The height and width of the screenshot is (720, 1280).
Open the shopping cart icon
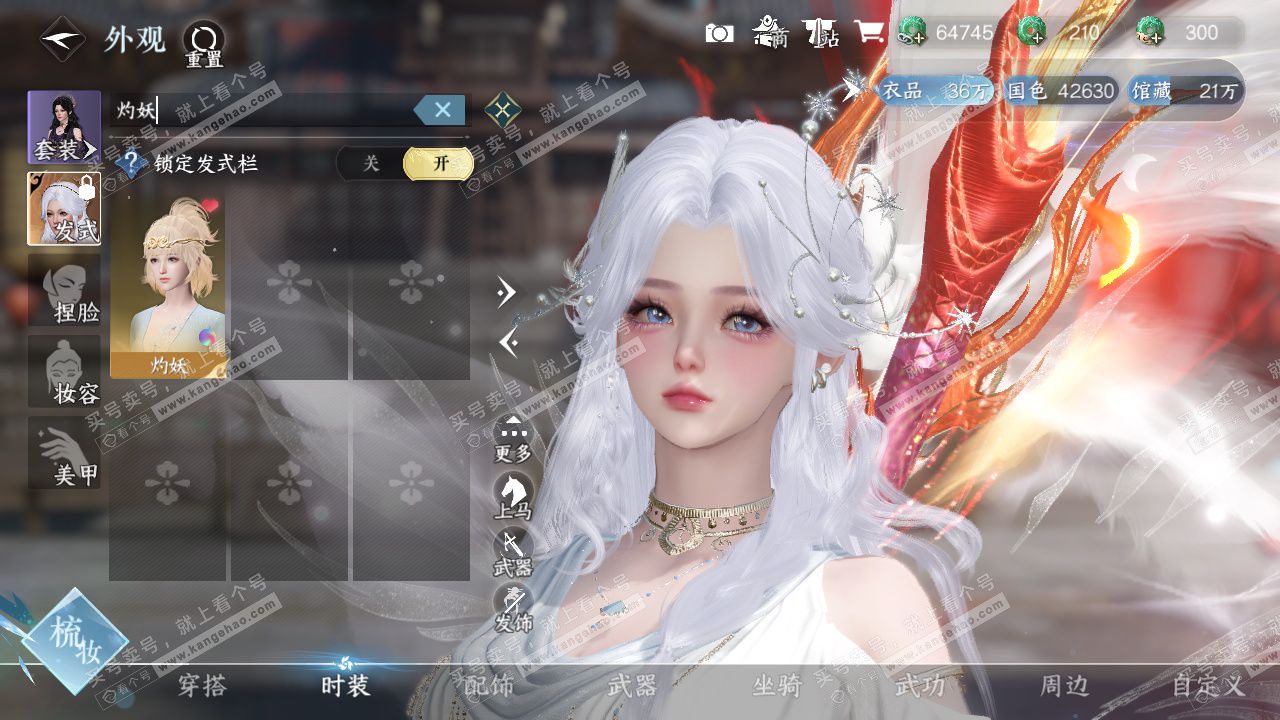tap(868, 32)
